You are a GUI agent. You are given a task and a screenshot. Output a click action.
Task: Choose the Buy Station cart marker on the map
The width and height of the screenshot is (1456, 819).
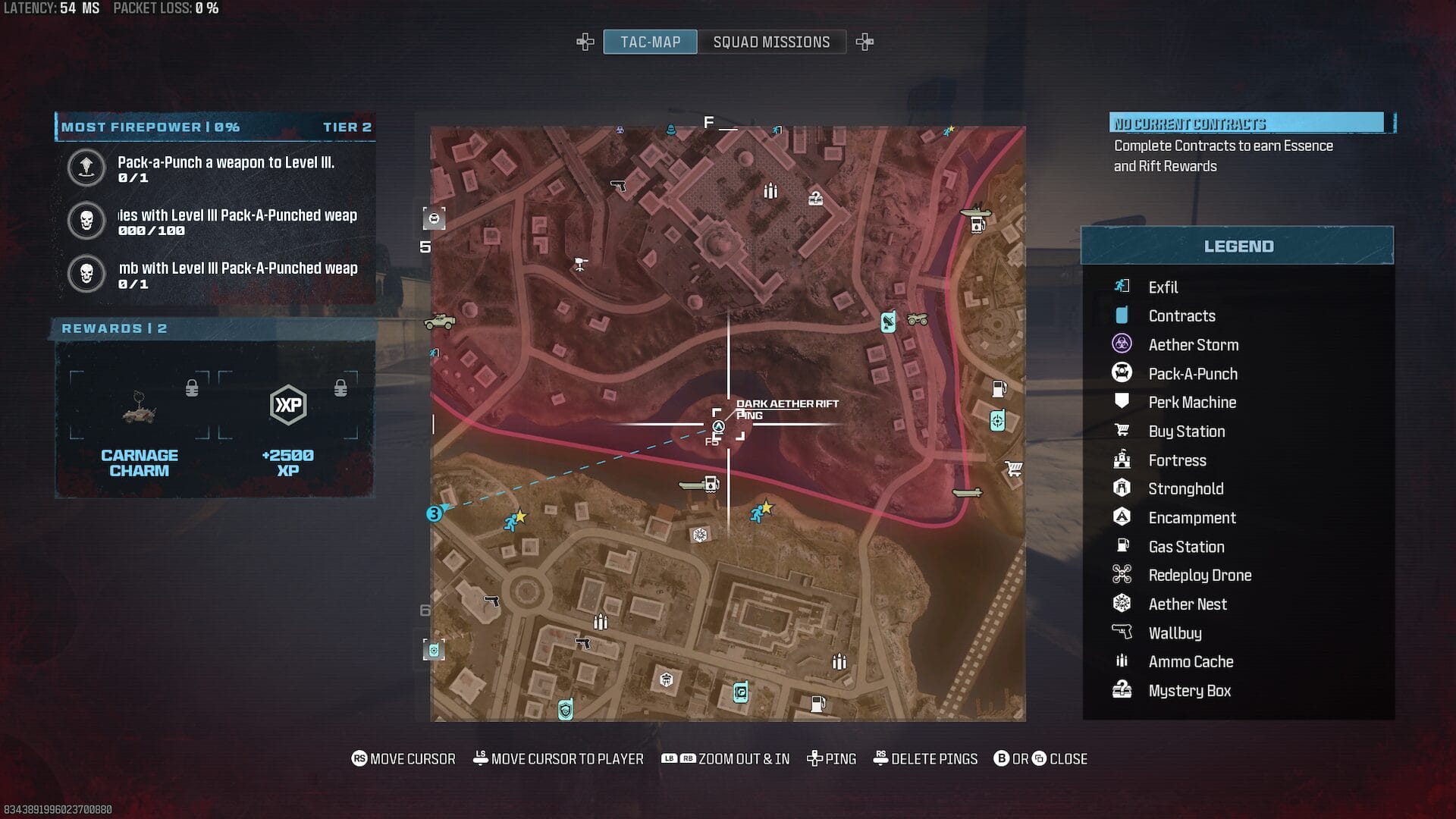pos(1013,469)
